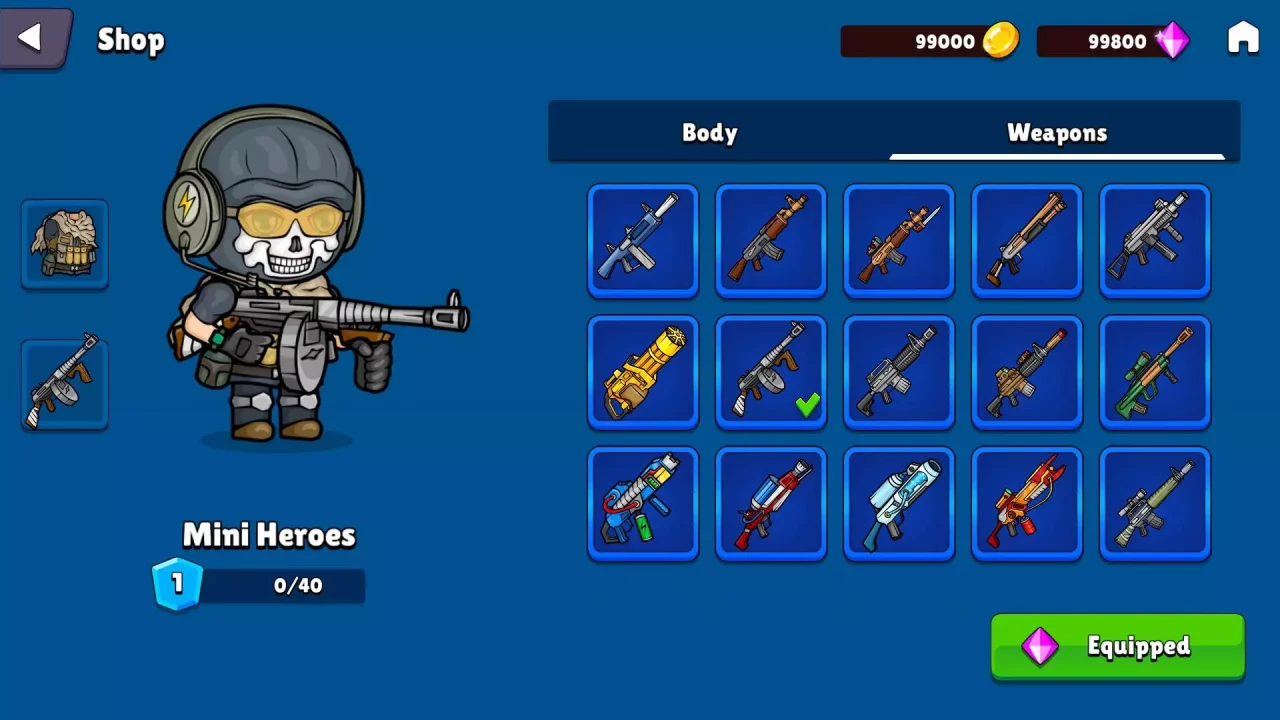Return home via the house icon
This screenshot has height=720, width=1280.
click(x=1243, y=37)
